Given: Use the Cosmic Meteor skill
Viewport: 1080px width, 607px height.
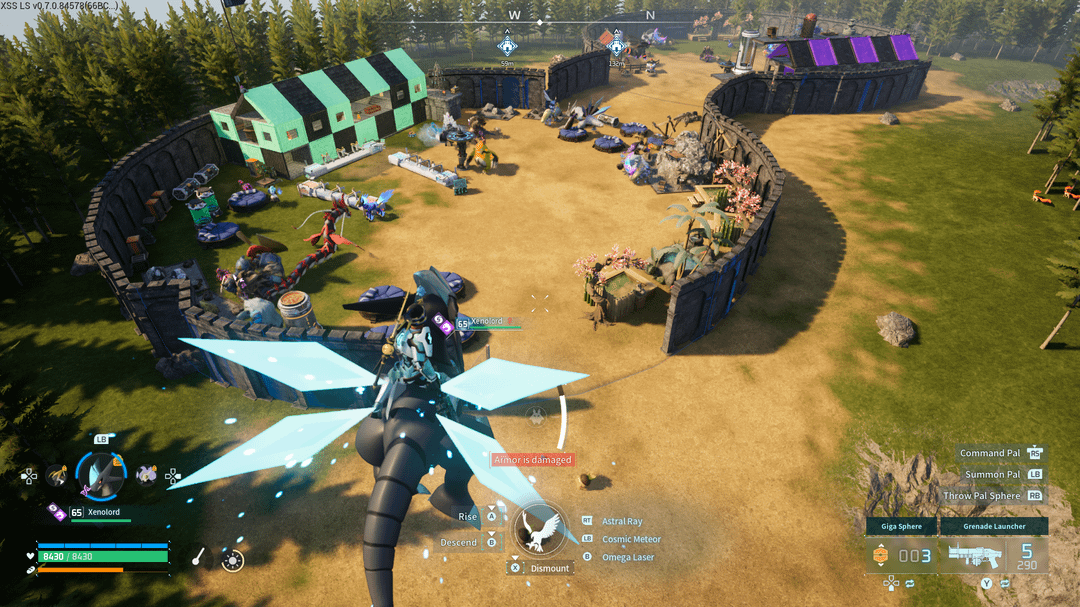Looking at the screenshot, I should (631, 539).
